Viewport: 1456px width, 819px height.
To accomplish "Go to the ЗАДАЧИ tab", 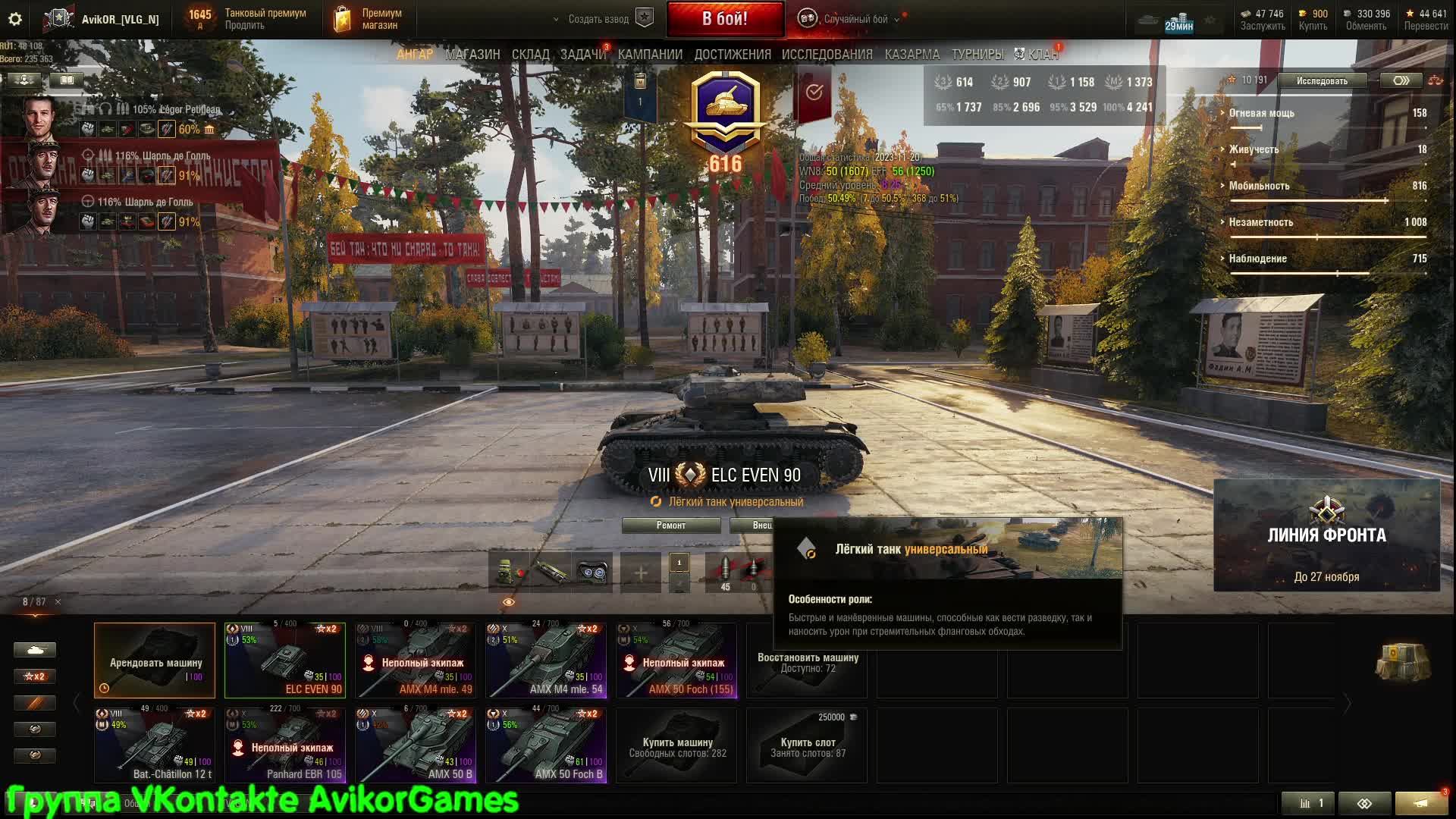I will point(582,55).
